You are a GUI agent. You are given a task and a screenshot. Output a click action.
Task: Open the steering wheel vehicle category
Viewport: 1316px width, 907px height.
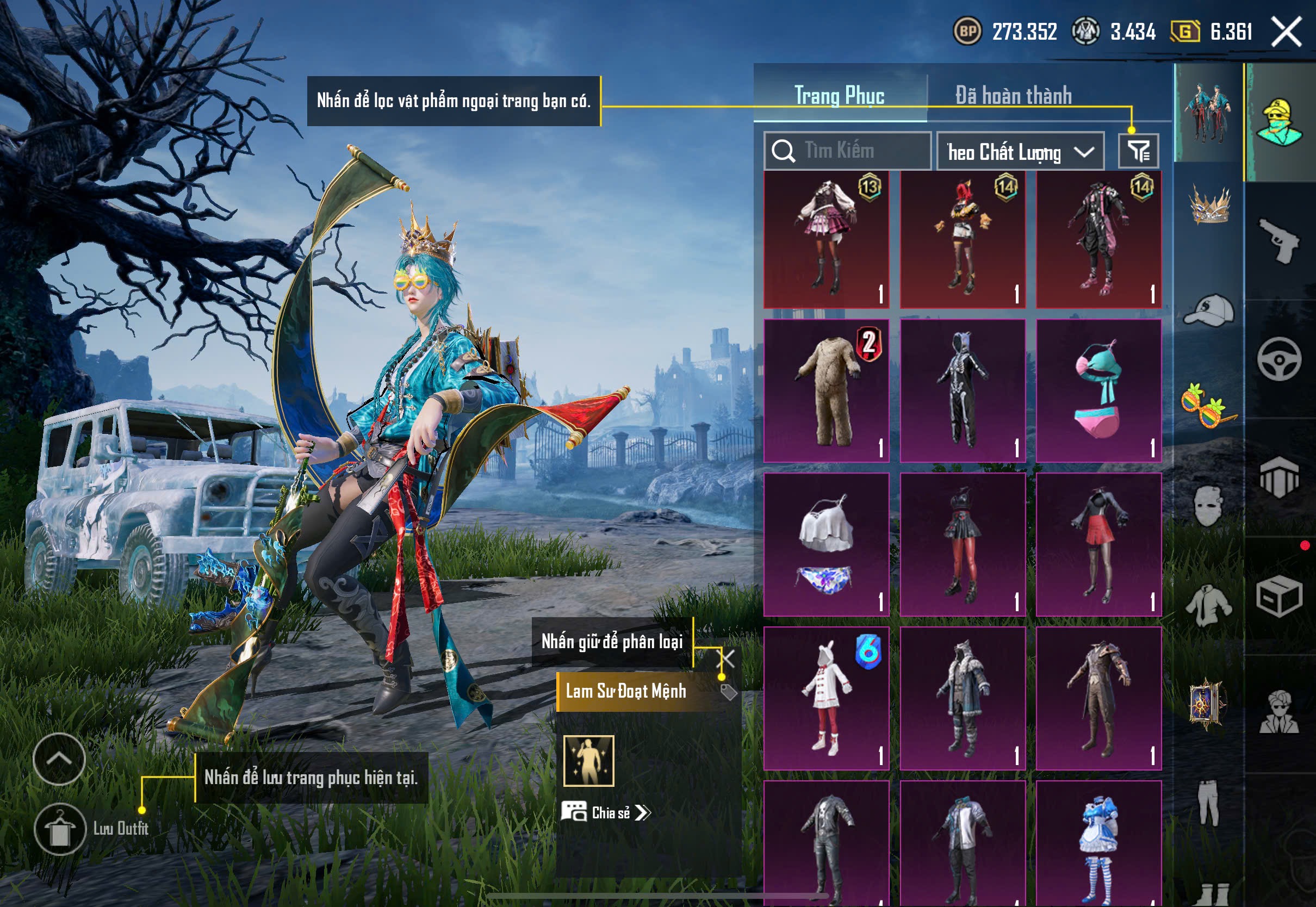(x=1279, y=360)
